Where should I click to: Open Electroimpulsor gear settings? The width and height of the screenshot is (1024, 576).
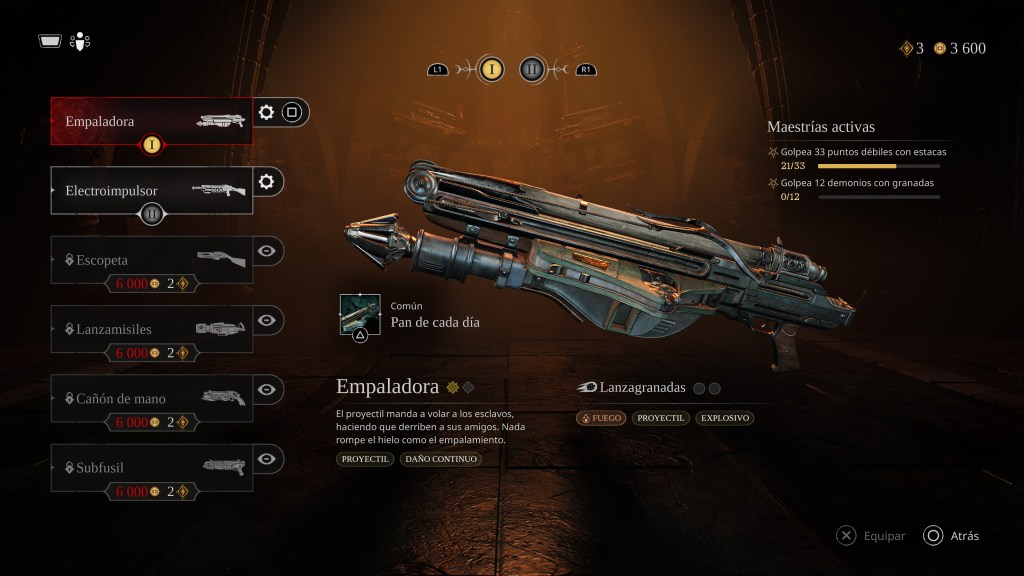(x=266, y=181)
